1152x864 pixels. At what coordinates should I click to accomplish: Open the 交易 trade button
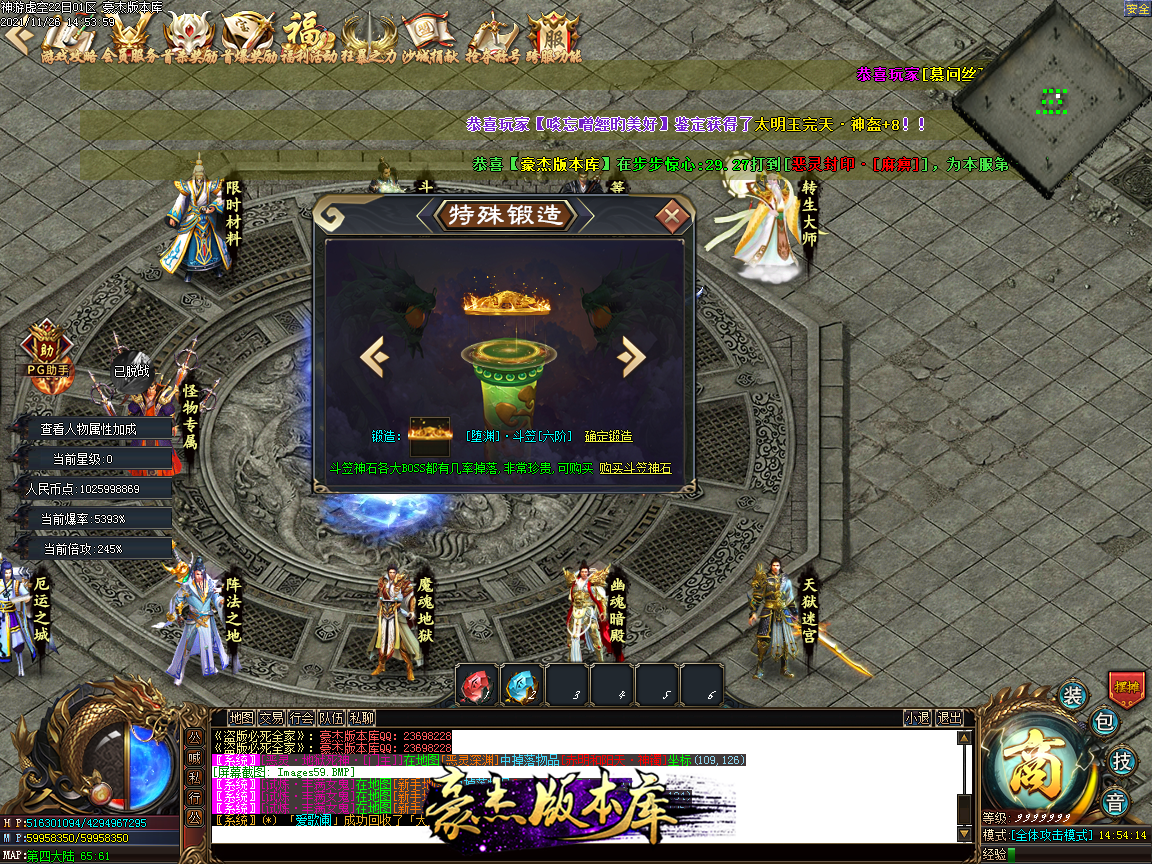coord(271,718)
